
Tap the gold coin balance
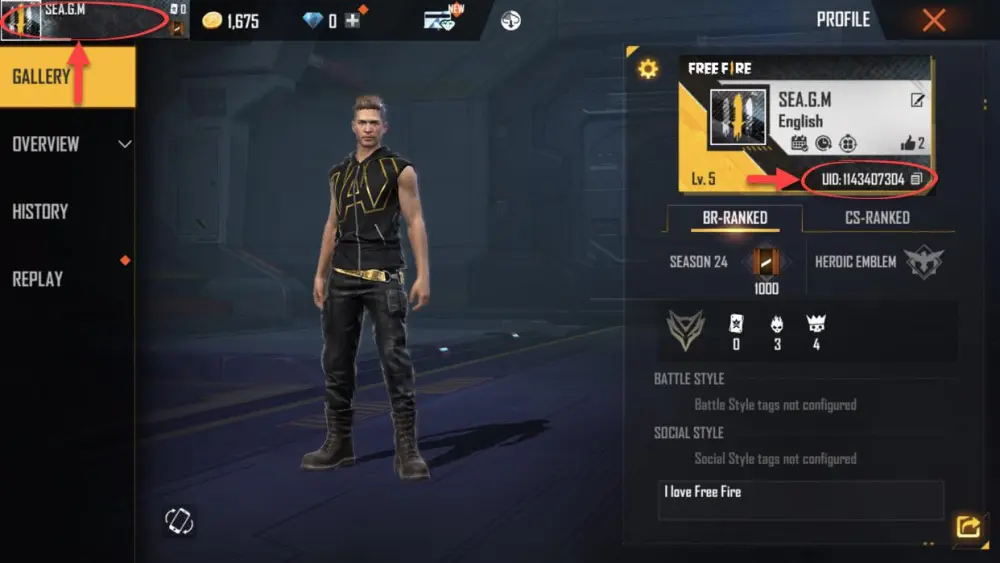(x=231, y=21)
